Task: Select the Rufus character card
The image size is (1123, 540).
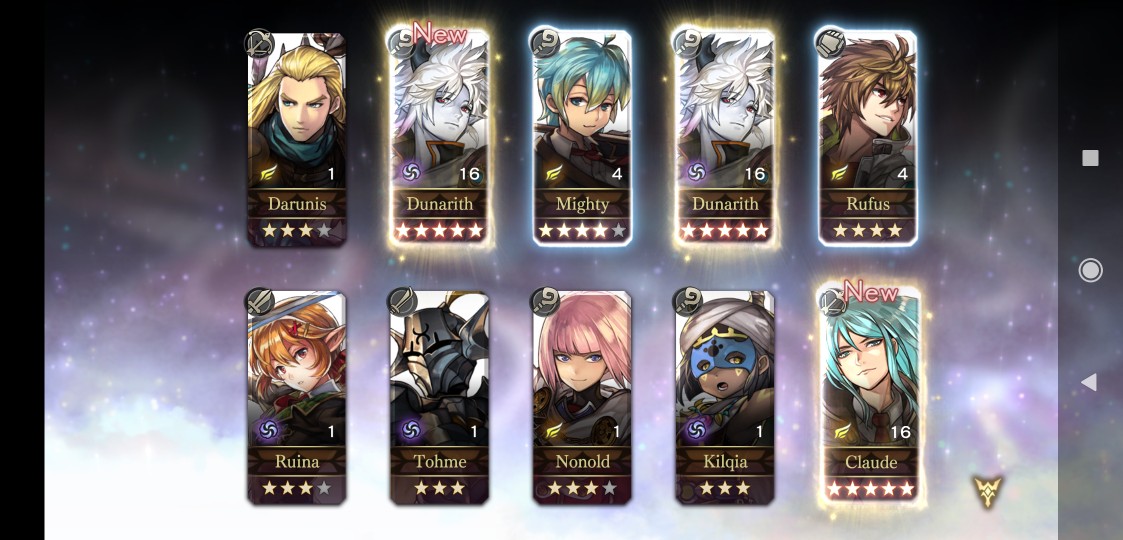Action: [867, 139]
